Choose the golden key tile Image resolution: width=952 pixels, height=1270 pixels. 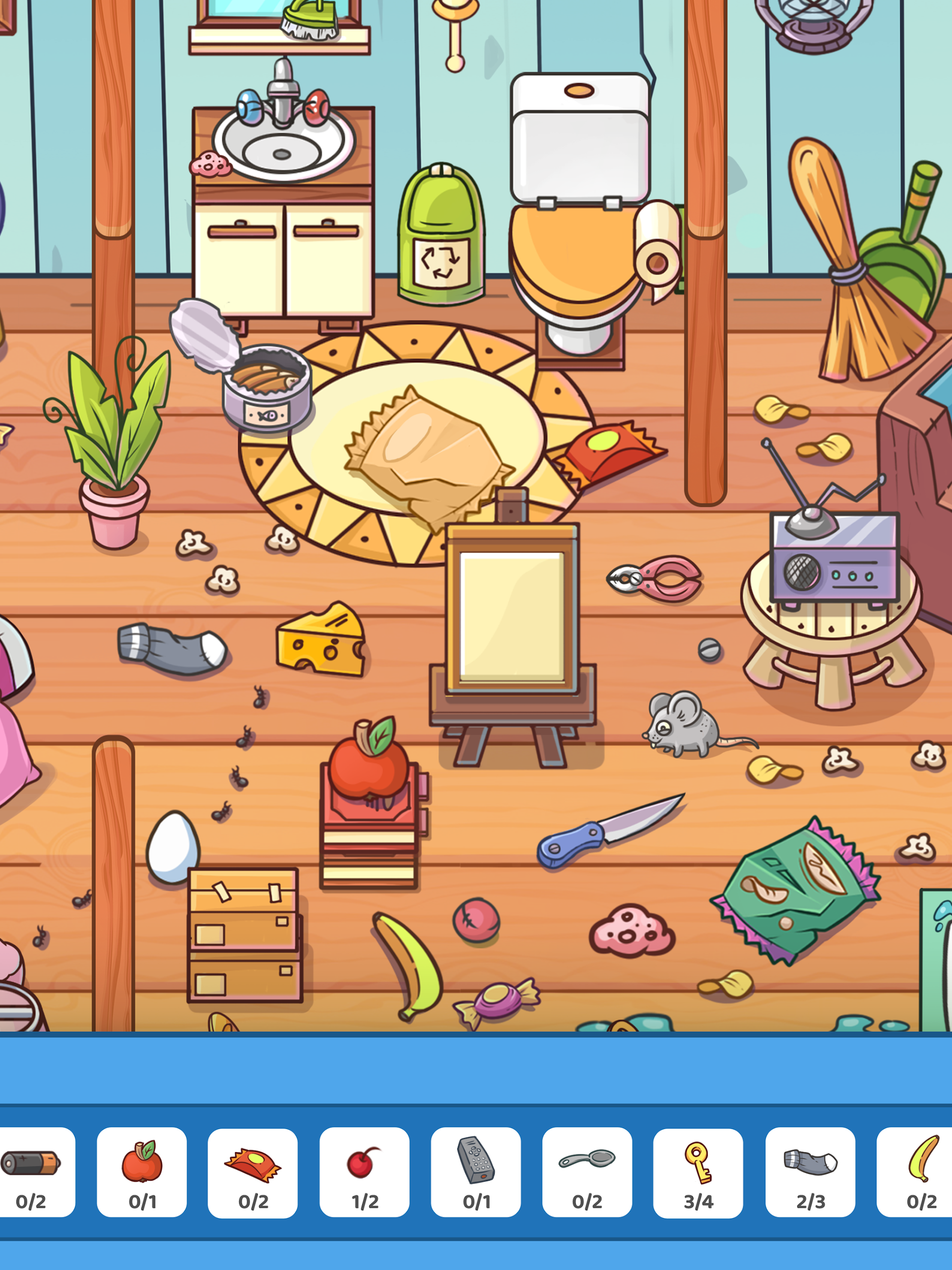coord(698,1171)
